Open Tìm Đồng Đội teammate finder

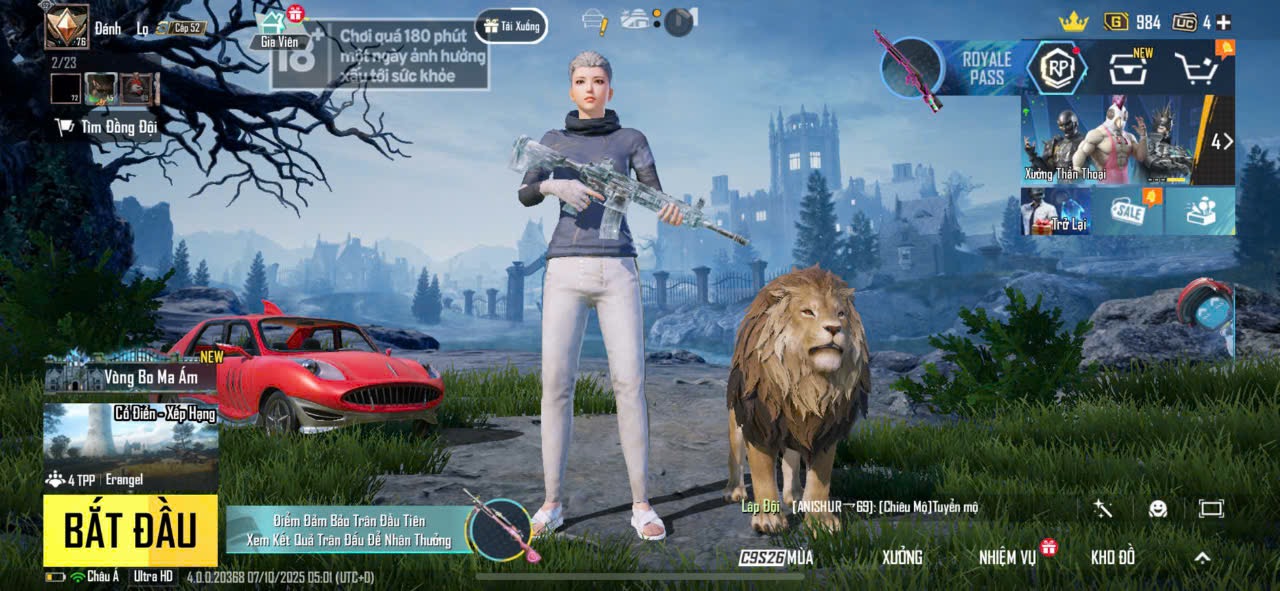click(107, 127)
